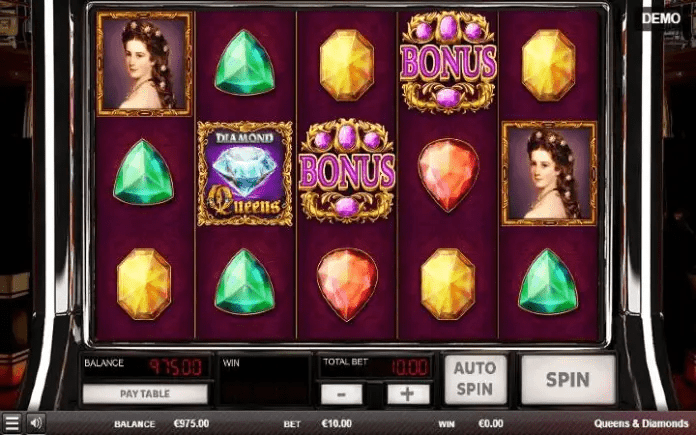Image resolution: width=696 pixels, height=435 pixels.
Task: Open the Pay Table
Action: coord(144,394)
